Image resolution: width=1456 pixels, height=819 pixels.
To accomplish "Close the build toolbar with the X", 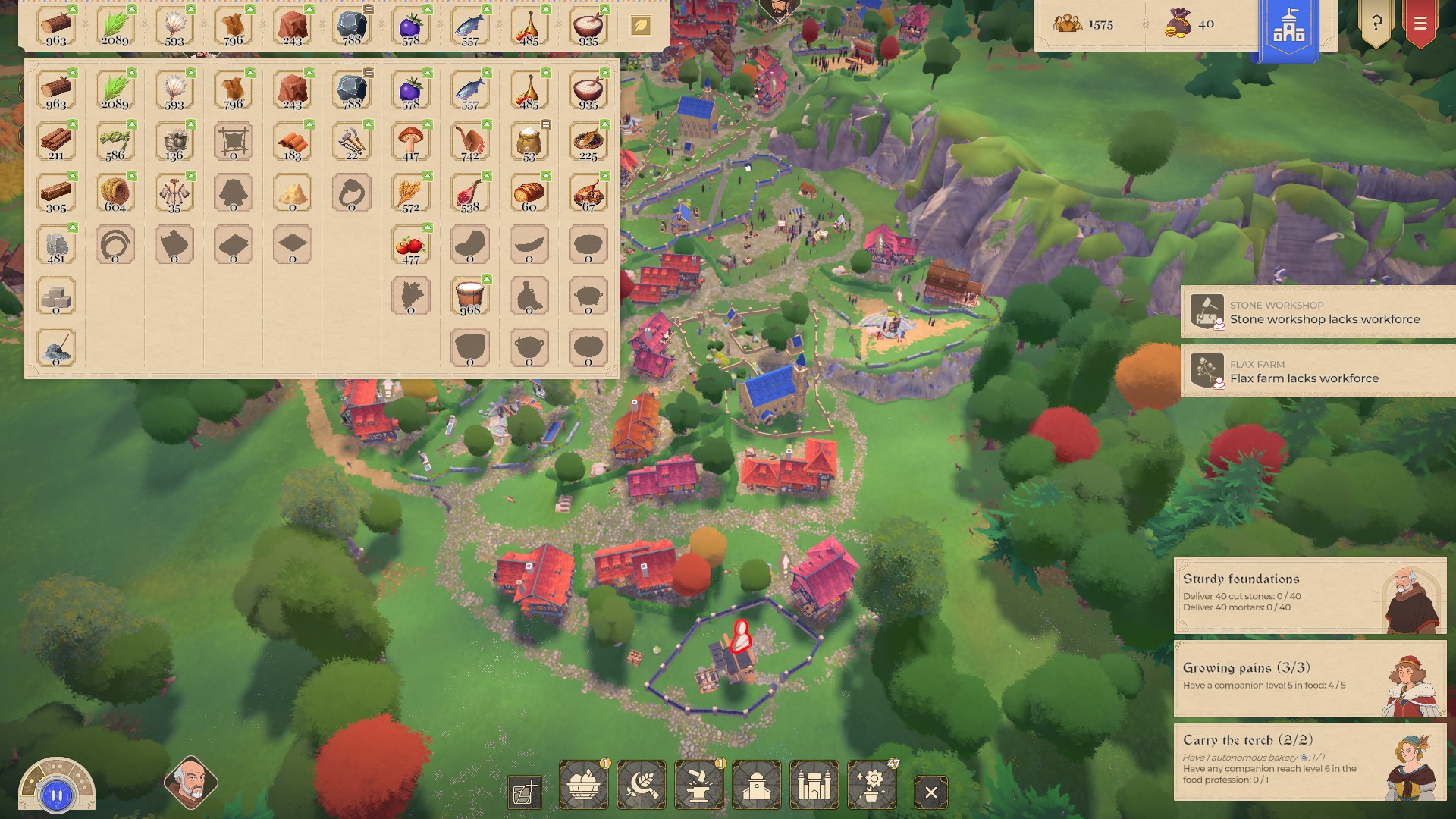I will pos(930,792).
